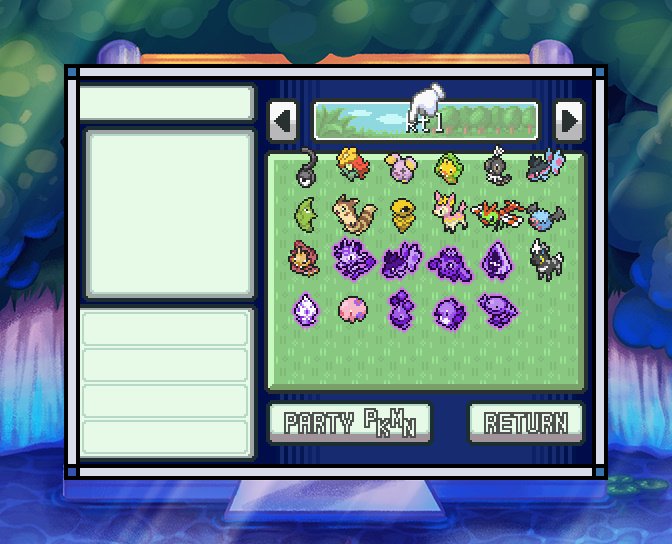Switch to the next storage box
672x544 pixels.
point(569,121)
